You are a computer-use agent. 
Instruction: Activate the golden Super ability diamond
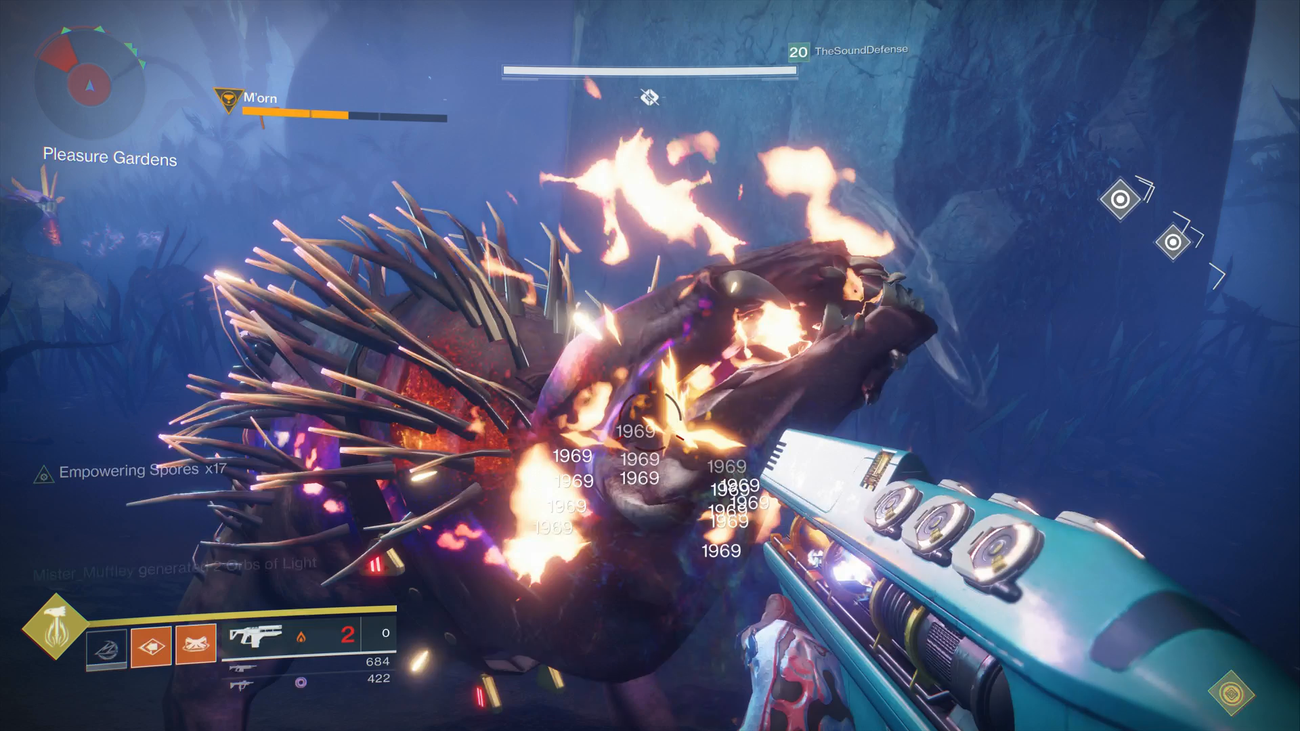[54, 627]
